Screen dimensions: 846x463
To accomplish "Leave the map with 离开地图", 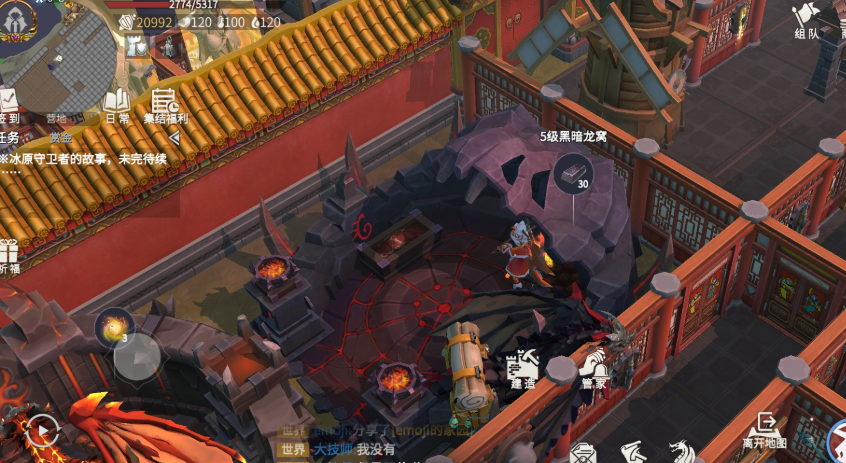I will [765, 430].
